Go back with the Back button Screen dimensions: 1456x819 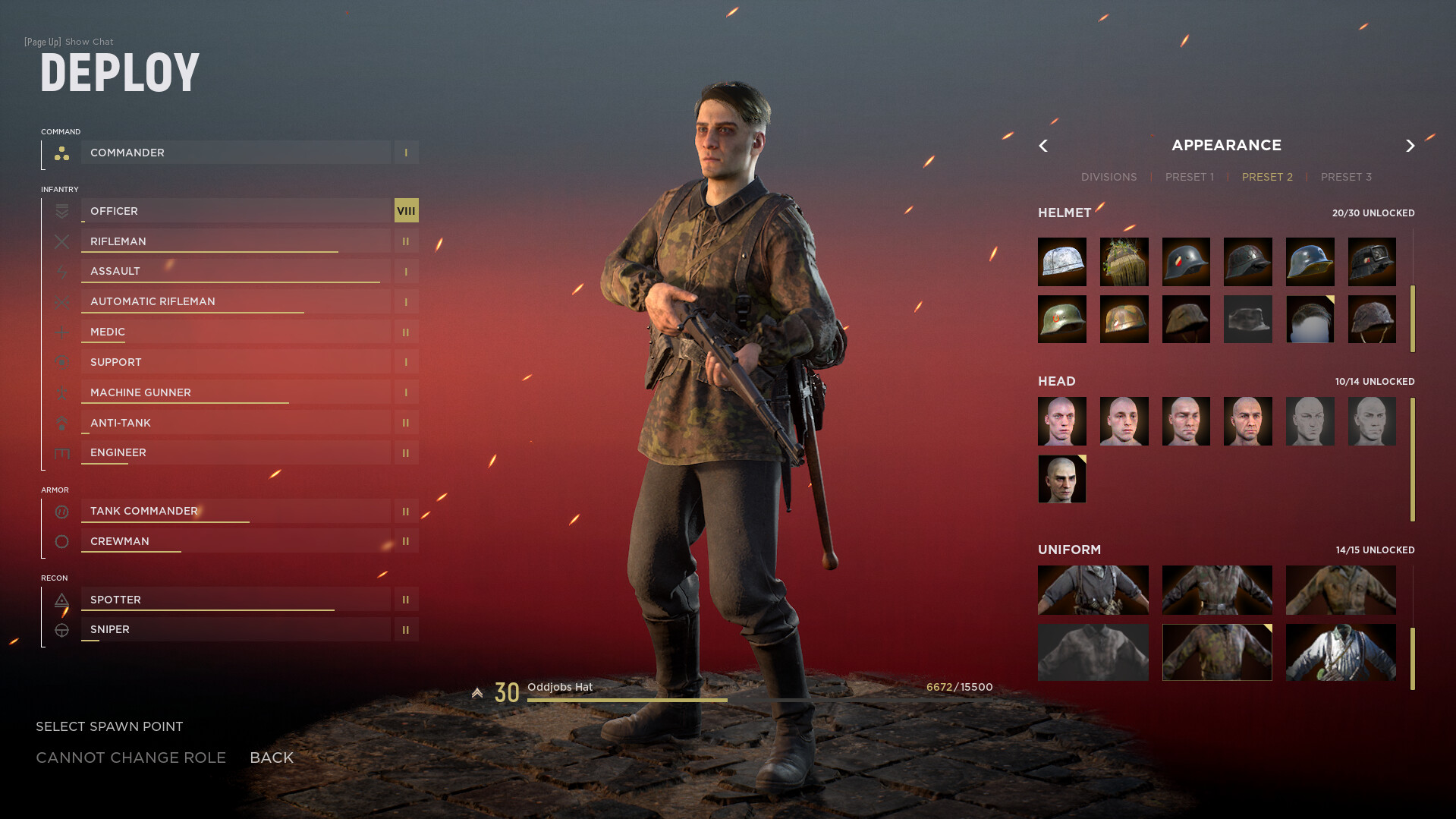[x=271, y=758]
